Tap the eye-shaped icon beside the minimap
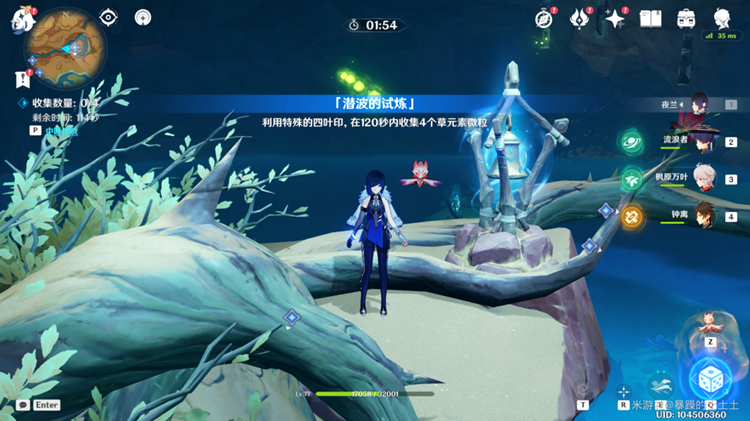 tap(109, 17)
